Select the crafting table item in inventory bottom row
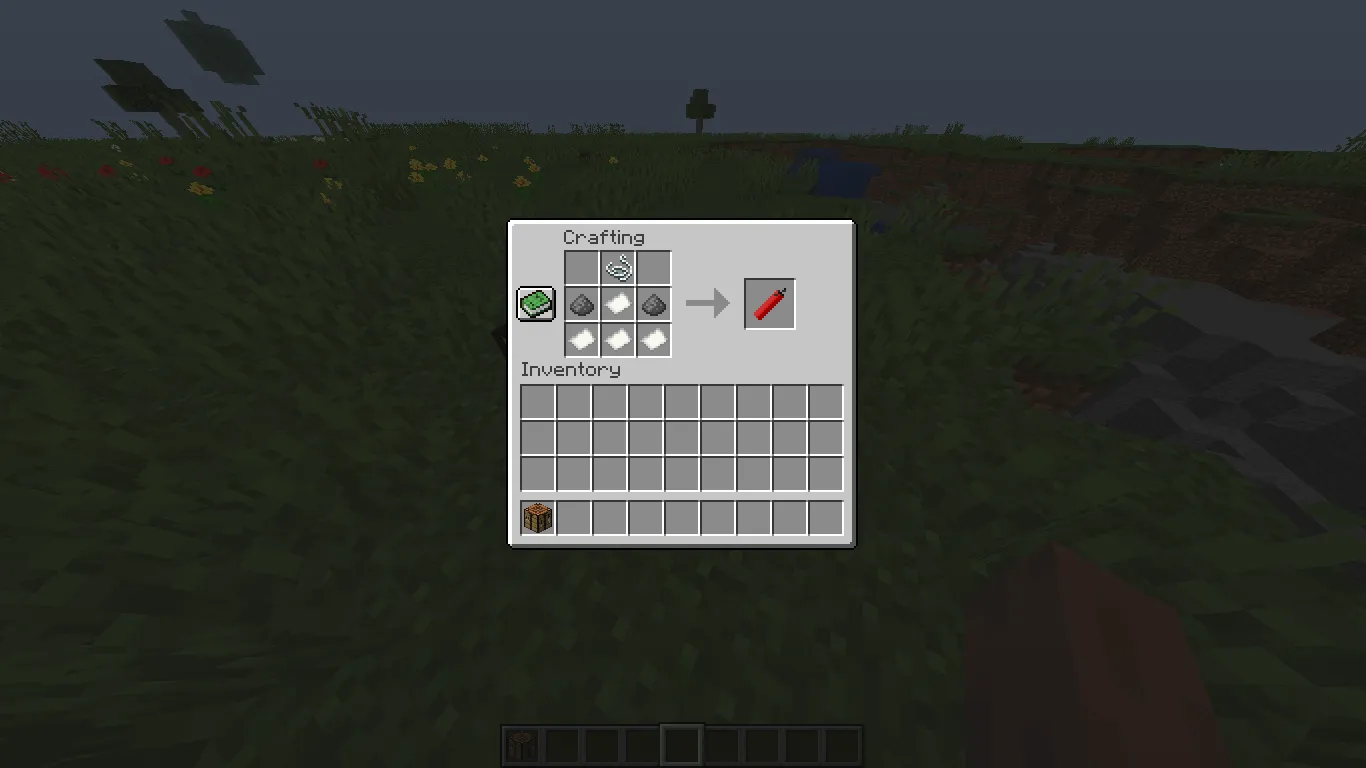 pos(537,517)
